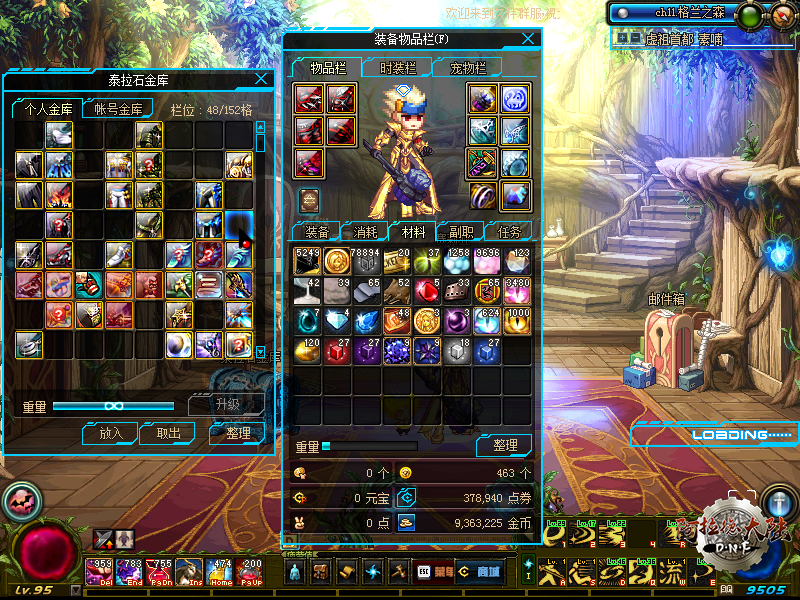Viewport: 800px width, 600px height.
Task: Switch to the 装备 equipment category tab
Action: pos(316,231)
